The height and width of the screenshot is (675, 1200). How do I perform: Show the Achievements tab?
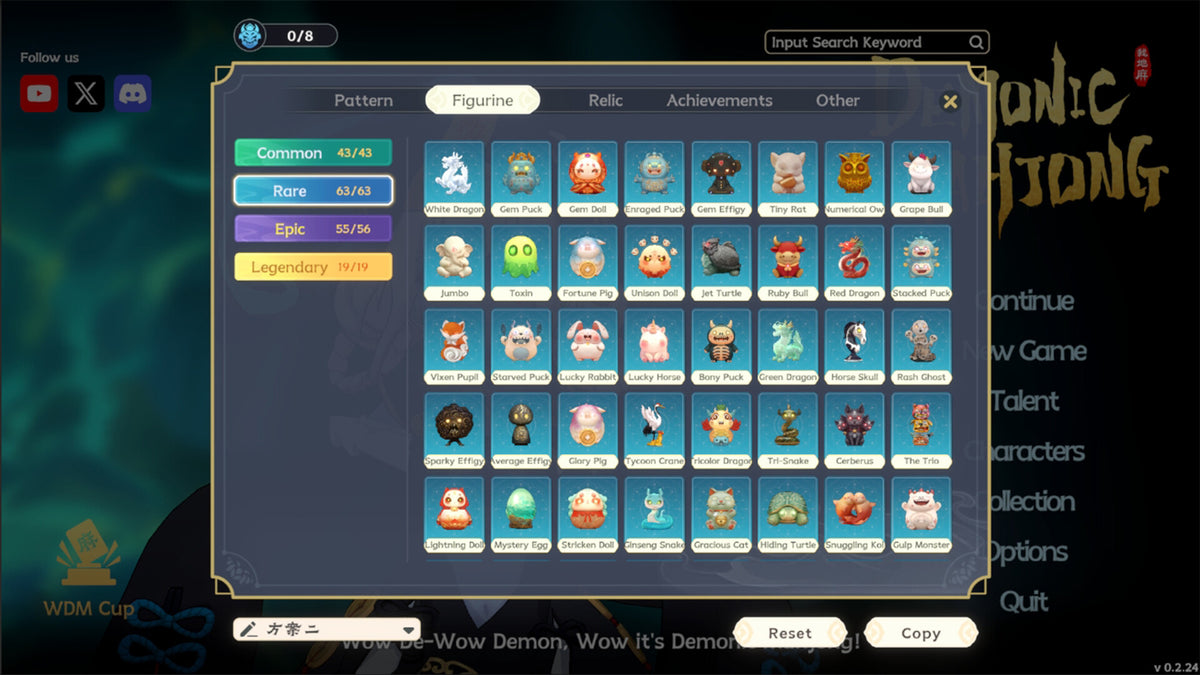(719, 100)
